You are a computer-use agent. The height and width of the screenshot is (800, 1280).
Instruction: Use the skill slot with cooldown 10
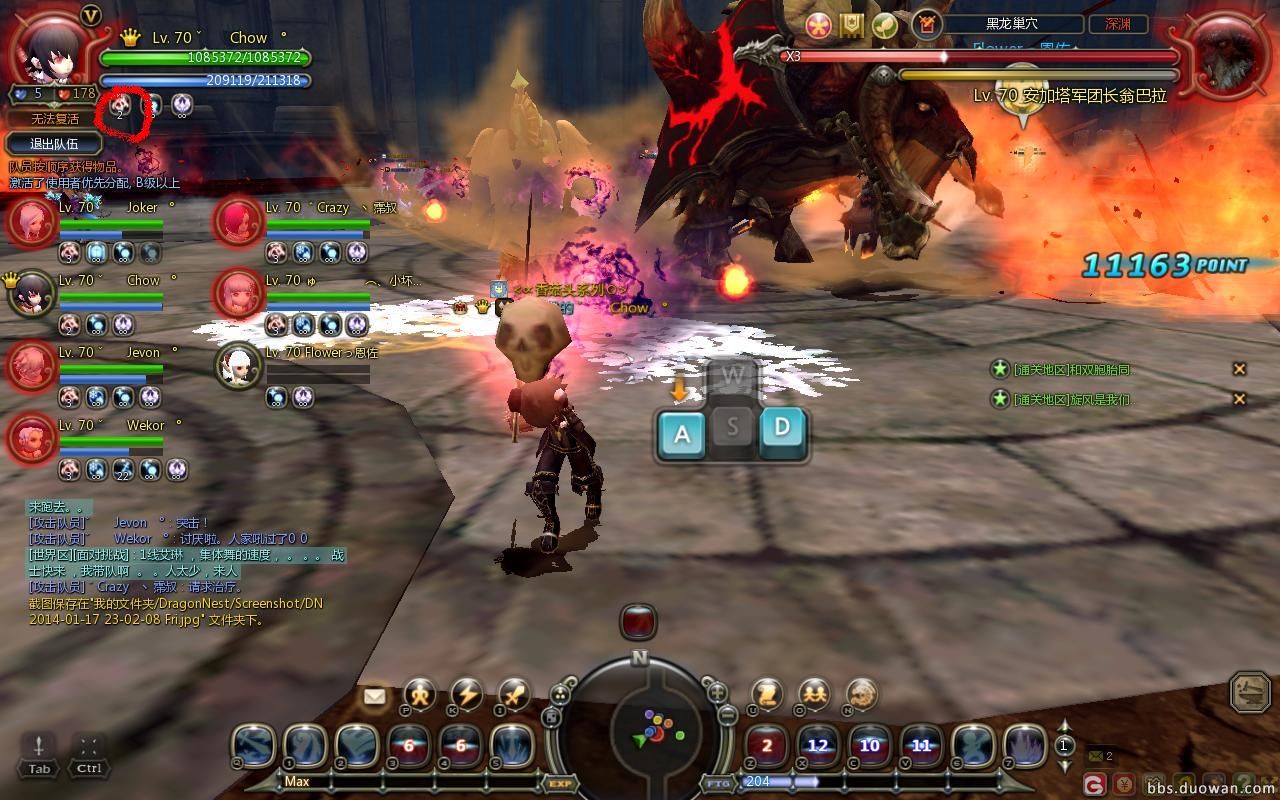[x=870, y=745]
